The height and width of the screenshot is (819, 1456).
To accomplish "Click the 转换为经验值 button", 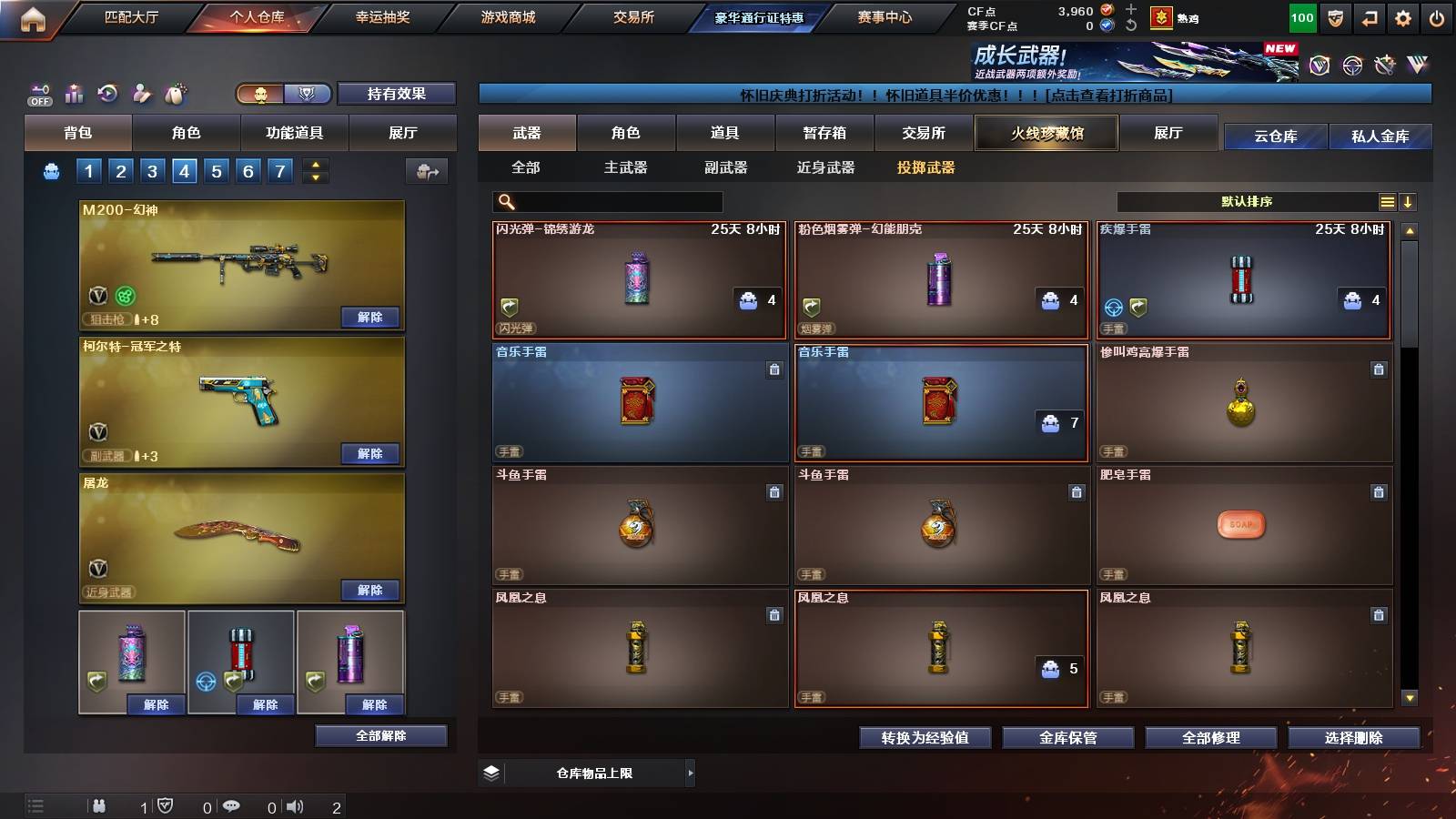I will (x=924, y=738).
